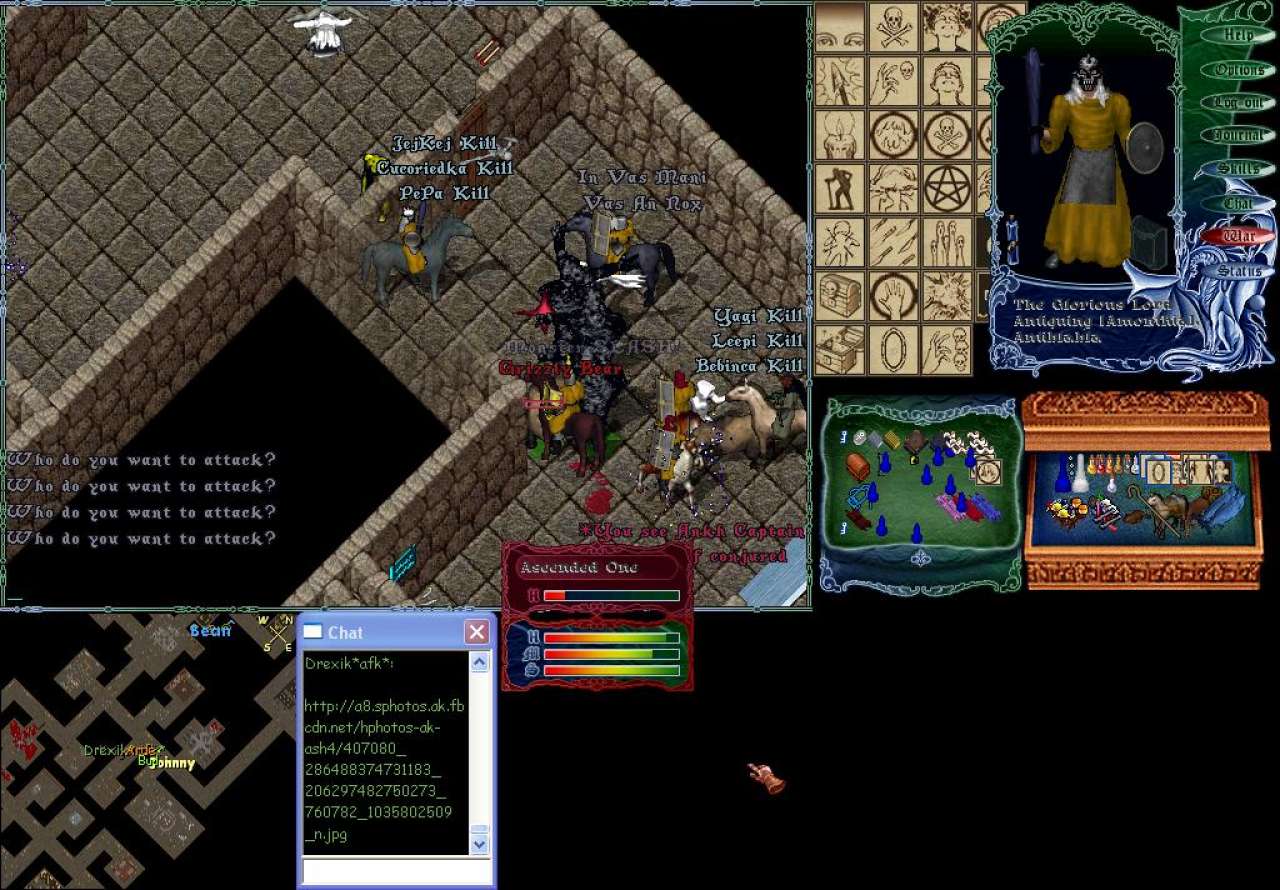Cast the pentagram spell icon
This screenshot has height=890, width=1280.
(946, 188)
